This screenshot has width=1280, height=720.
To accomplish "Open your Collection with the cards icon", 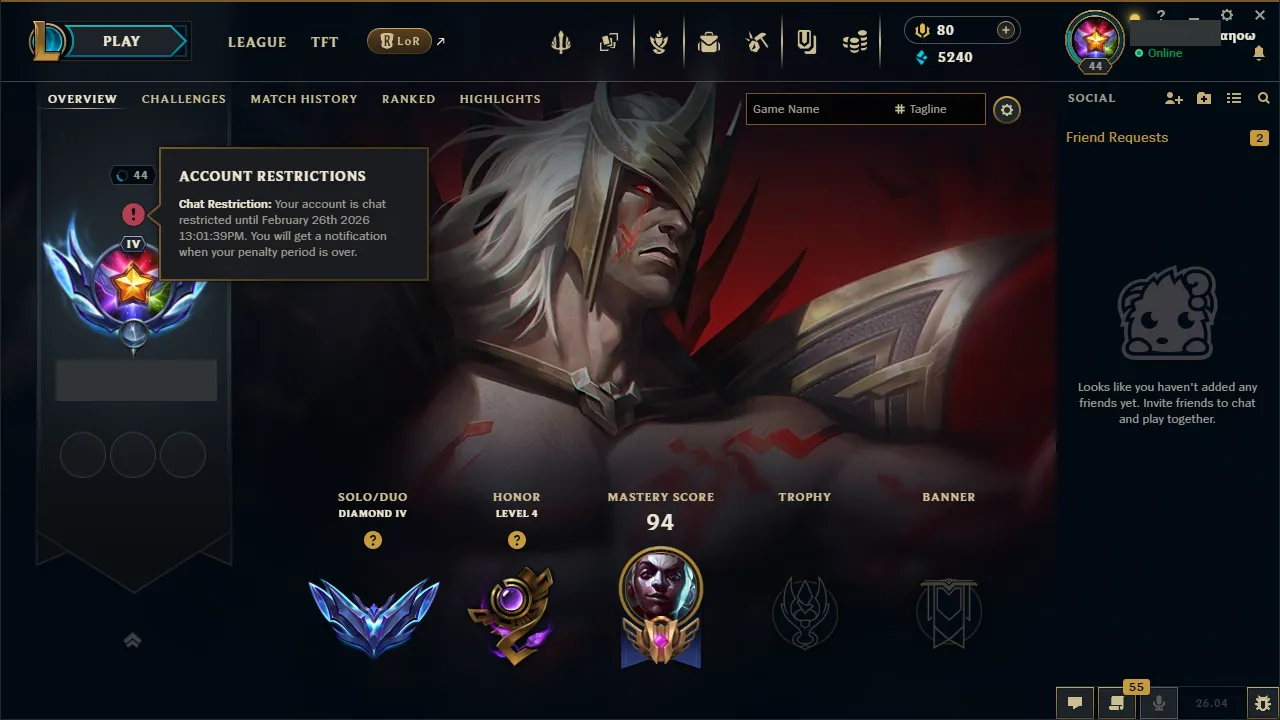I will coord(608,41).
